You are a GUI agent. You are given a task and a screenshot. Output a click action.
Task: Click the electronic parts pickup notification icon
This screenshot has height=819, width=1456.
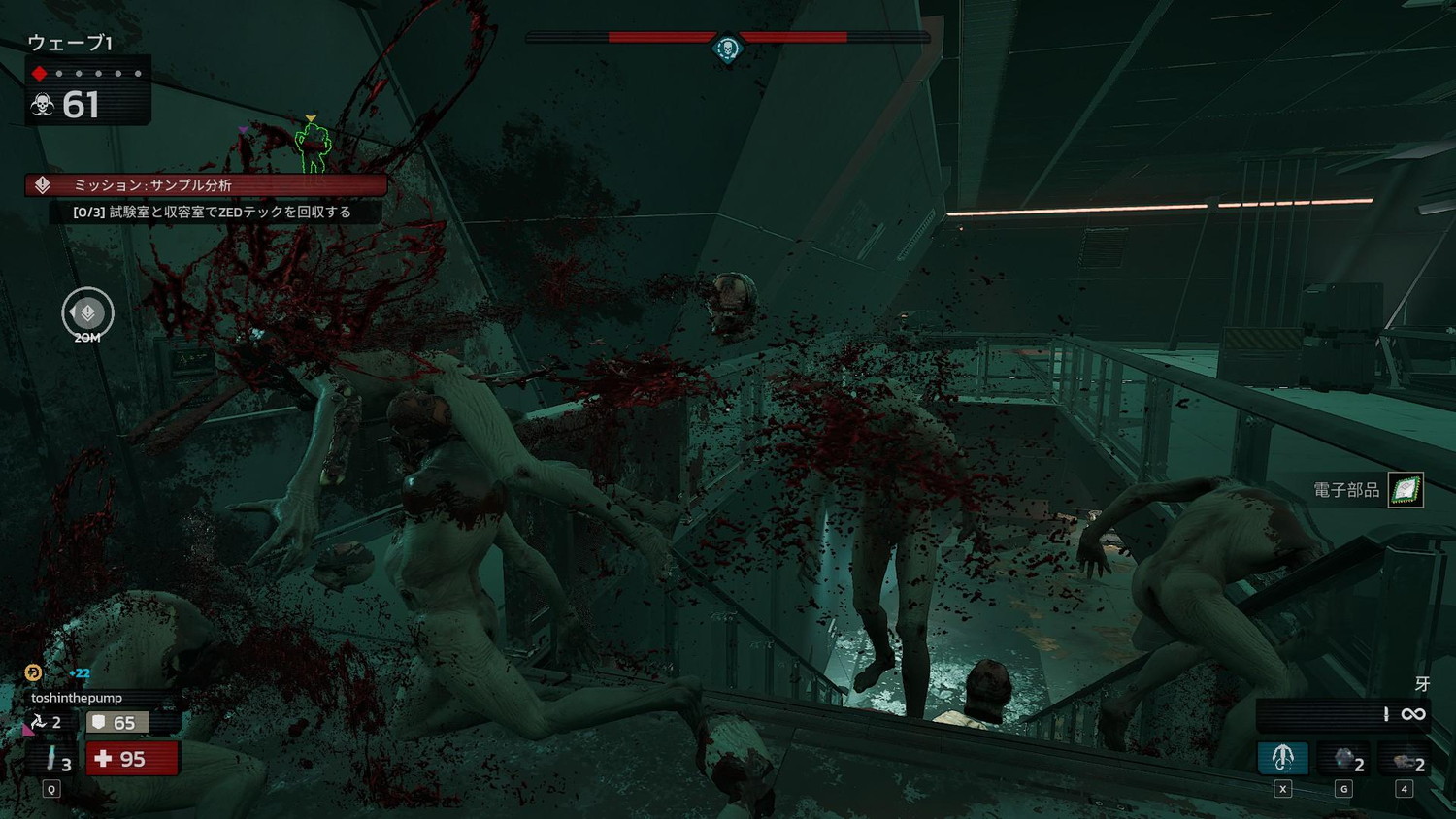(x=1405, y=490)
